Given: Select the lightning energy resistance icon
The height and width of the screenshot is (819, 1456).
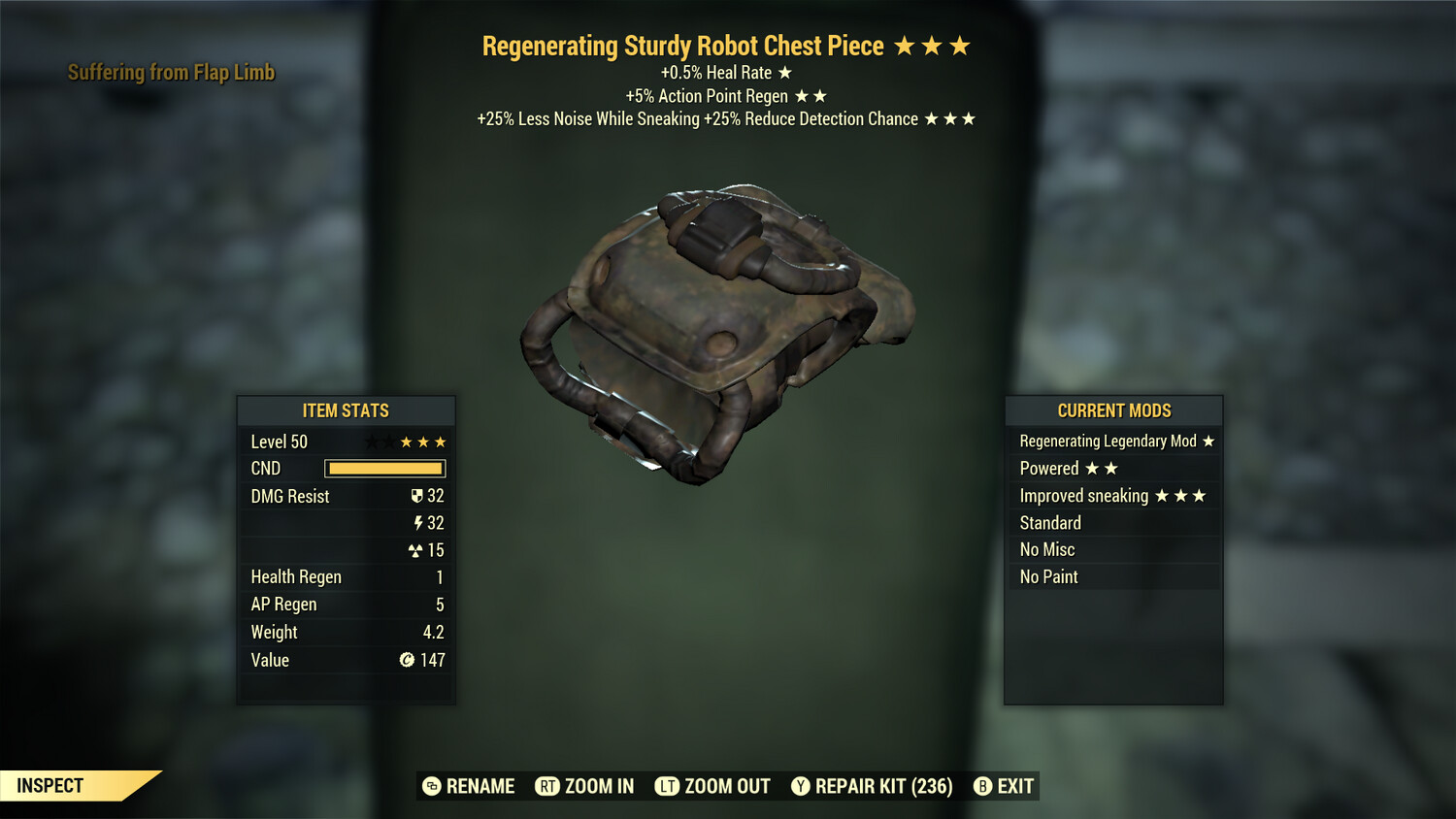Looking at the screenshot, I should (x=419, y=523).
